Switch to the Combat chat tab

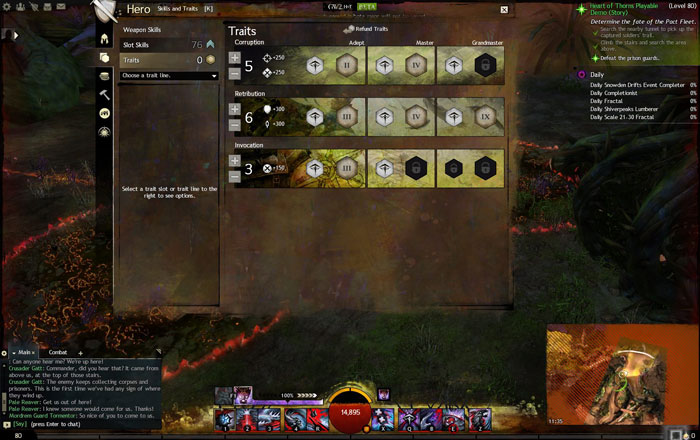tap(58, 352)
